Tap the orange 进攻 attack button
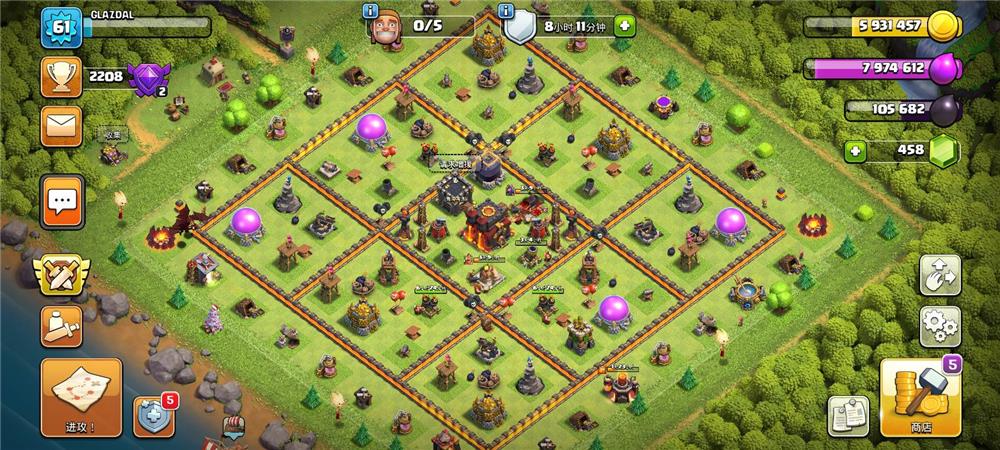Screen dimensions: 1000x450 click(x=81, y=398)
